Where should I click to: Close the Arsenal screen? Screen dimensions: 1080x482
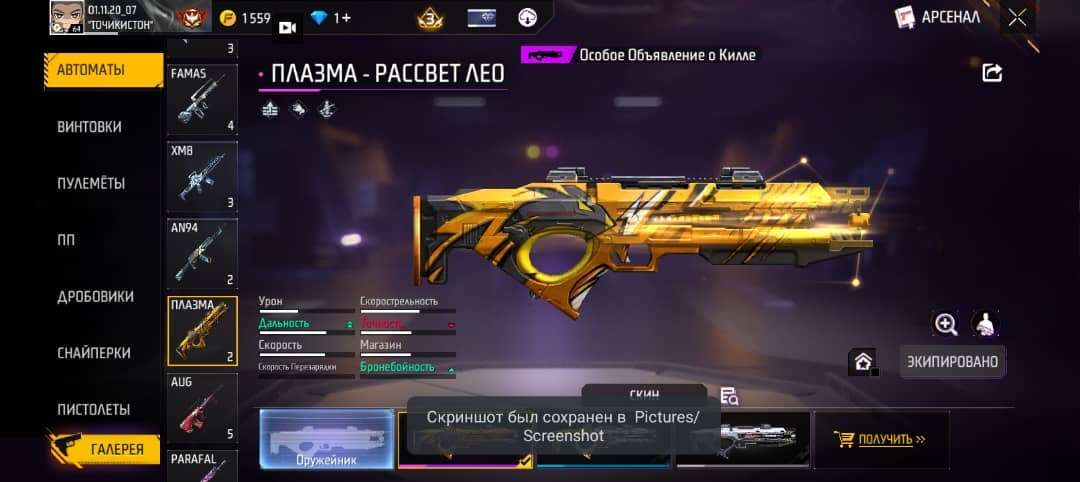[x=1017, y=17]
